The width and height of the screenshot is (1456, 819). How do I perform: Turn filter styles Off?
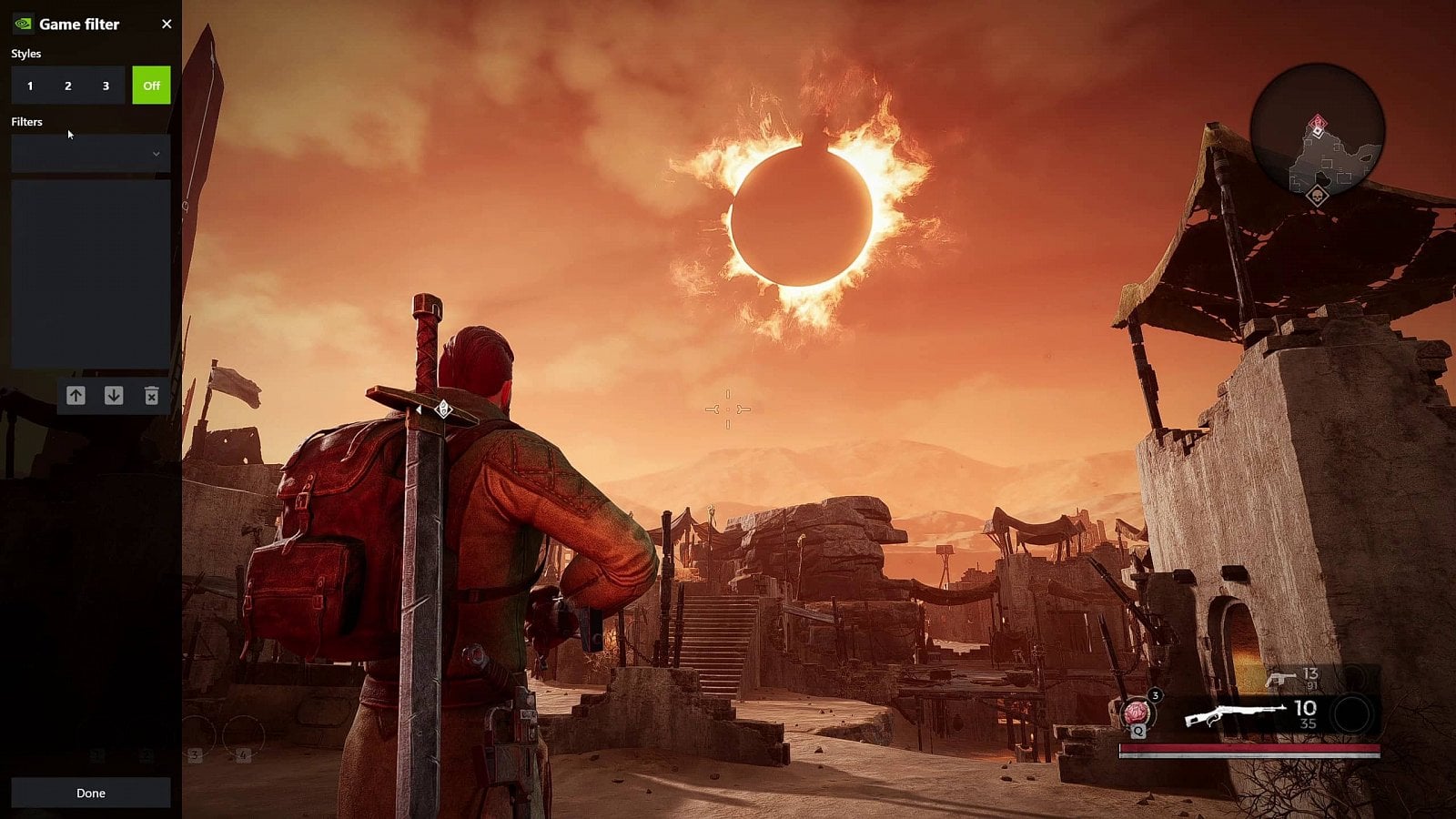click(x=151, y=86)
